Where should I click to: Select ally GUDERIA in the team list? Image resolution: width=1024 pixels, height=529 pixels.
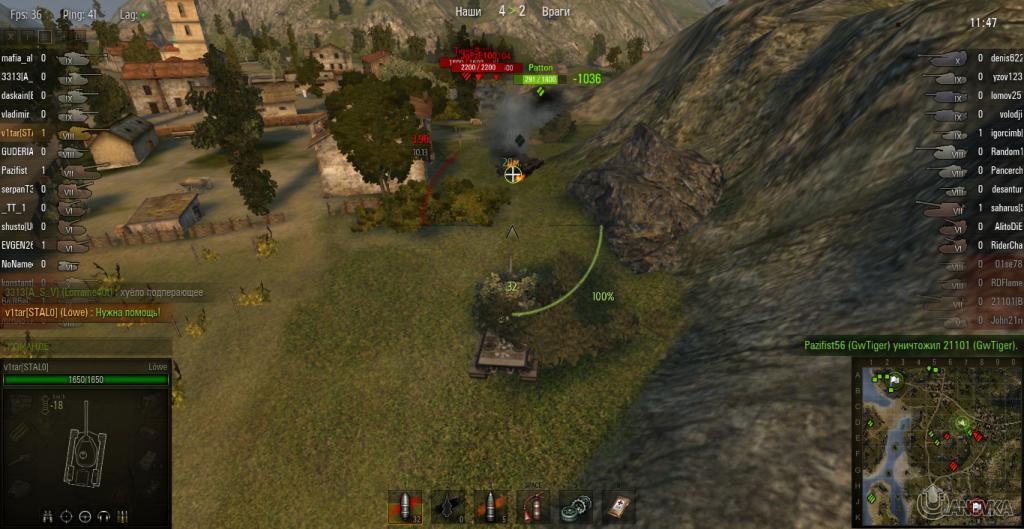point(17,151)
